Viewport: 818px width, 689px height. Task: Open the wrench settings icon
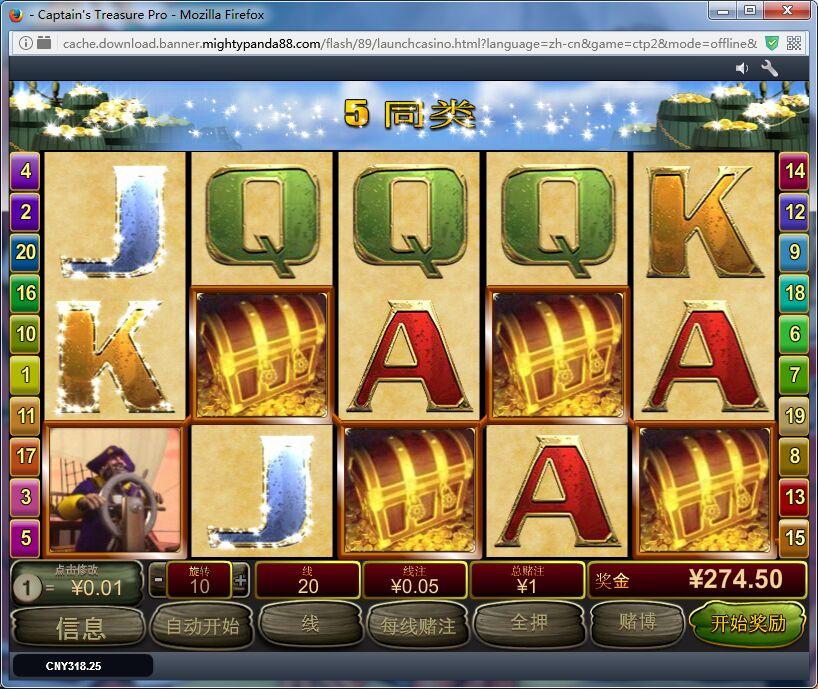770,68
